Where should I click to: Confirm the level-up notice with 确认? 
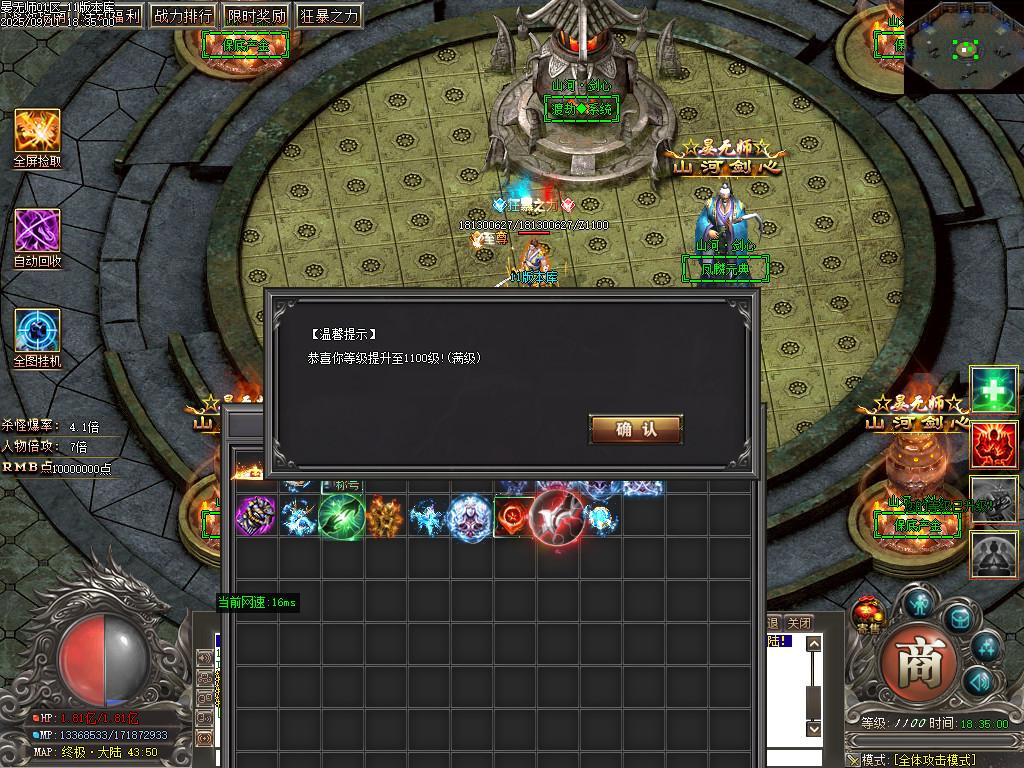[x=636, y=429]
